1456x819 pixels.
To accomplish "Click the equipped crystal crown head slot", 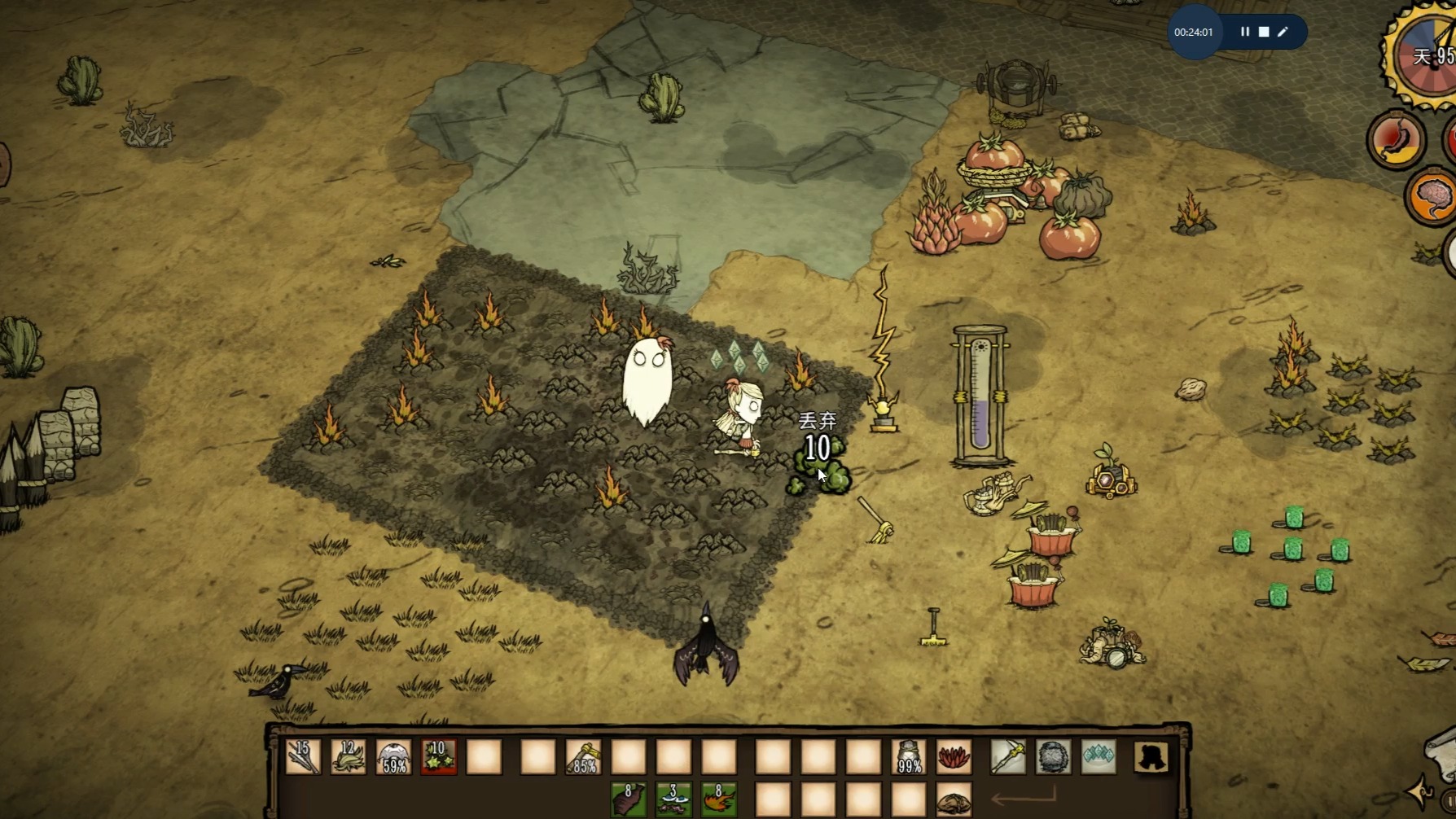I will 1099,756.
